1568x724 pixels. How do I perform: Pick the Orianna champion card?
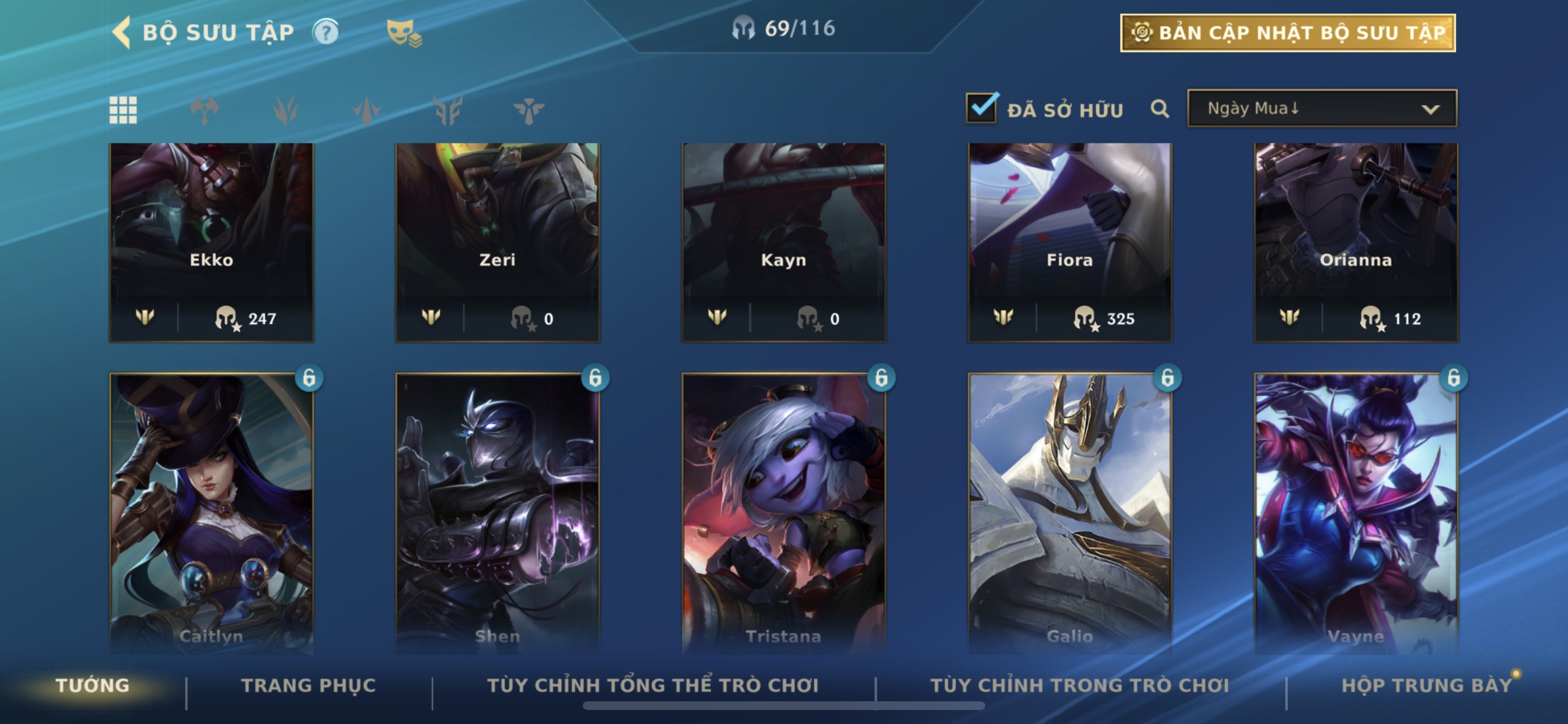point(1356,241)
